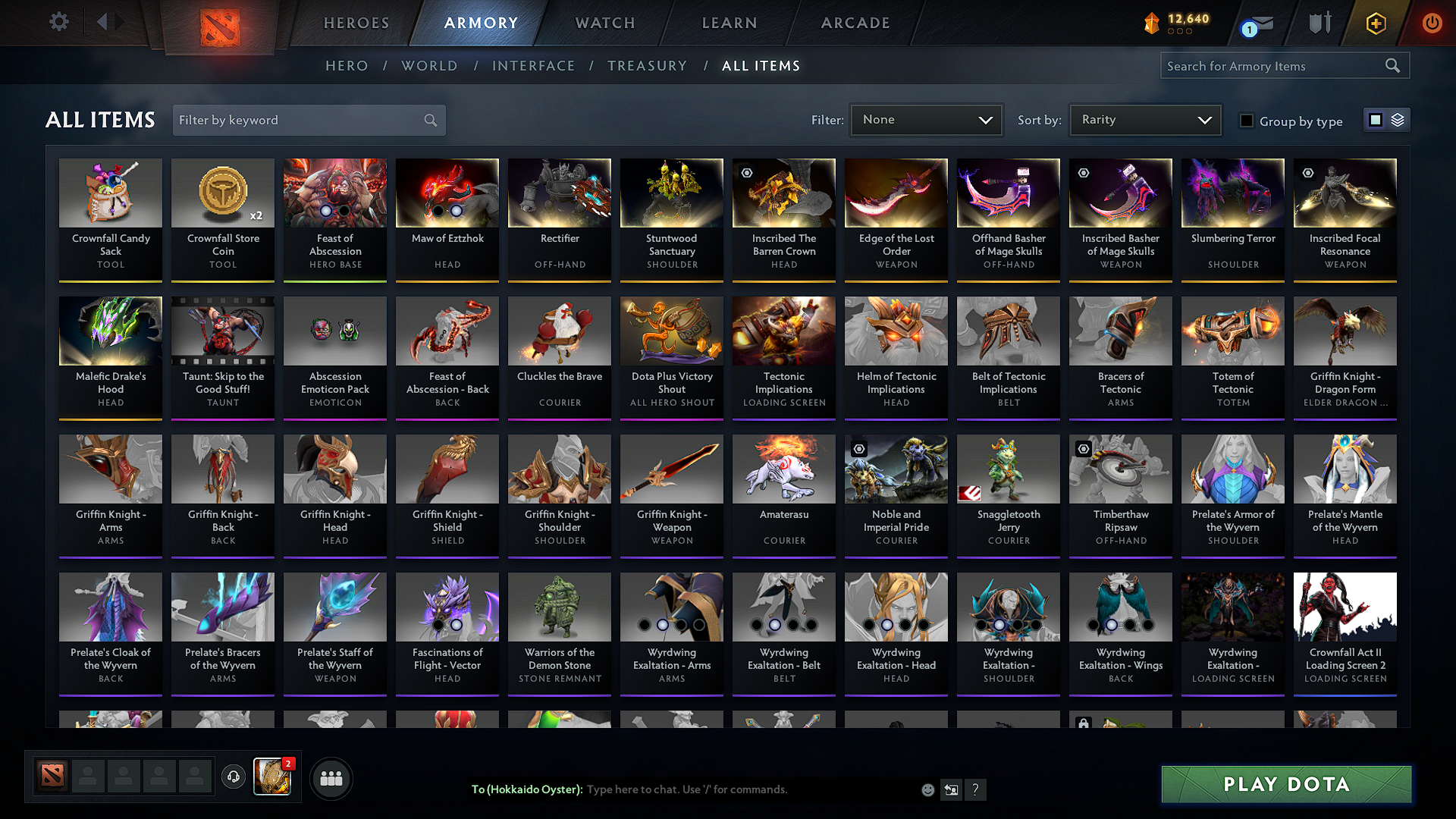Switch to the WATCH tab
This screenshot has height=819, width=1456.
tap(604, 23)
